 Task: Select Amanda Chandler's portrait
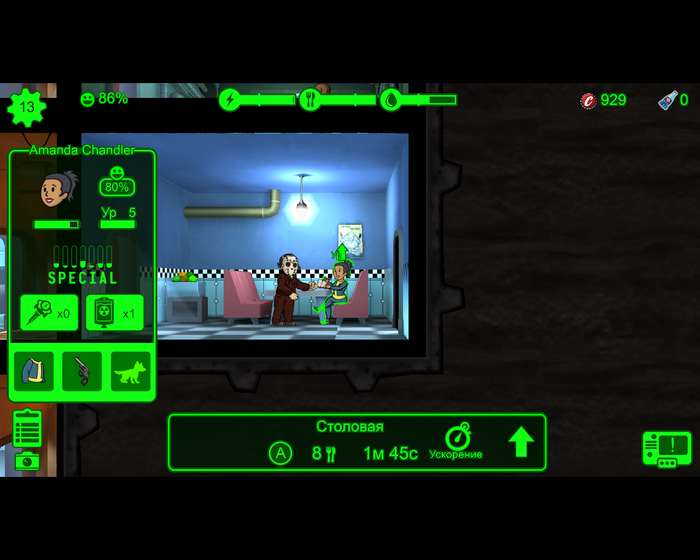[x=57, y=190]
